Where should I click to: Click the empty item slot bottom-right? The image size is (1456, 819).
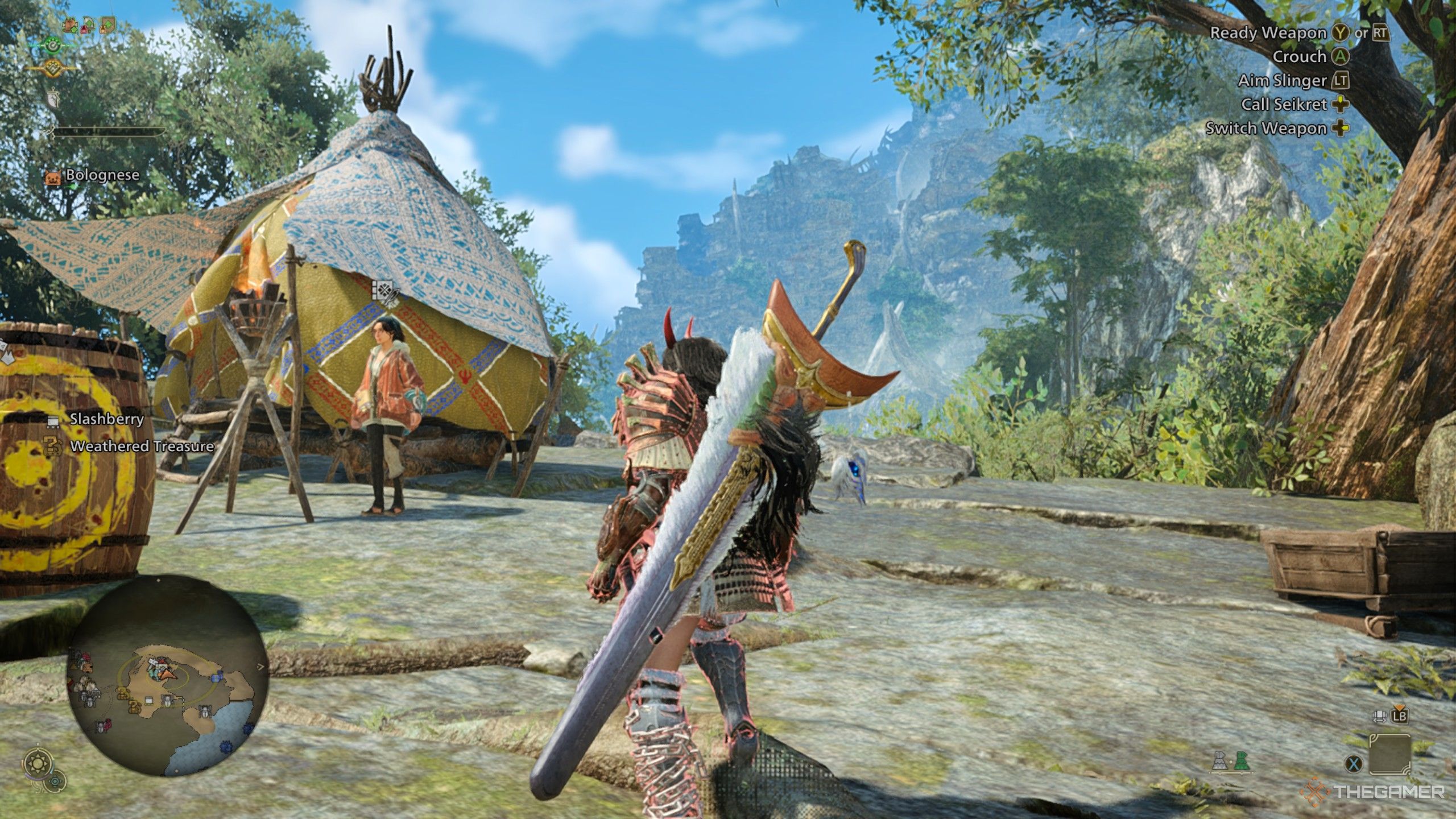pos(1390,754)
